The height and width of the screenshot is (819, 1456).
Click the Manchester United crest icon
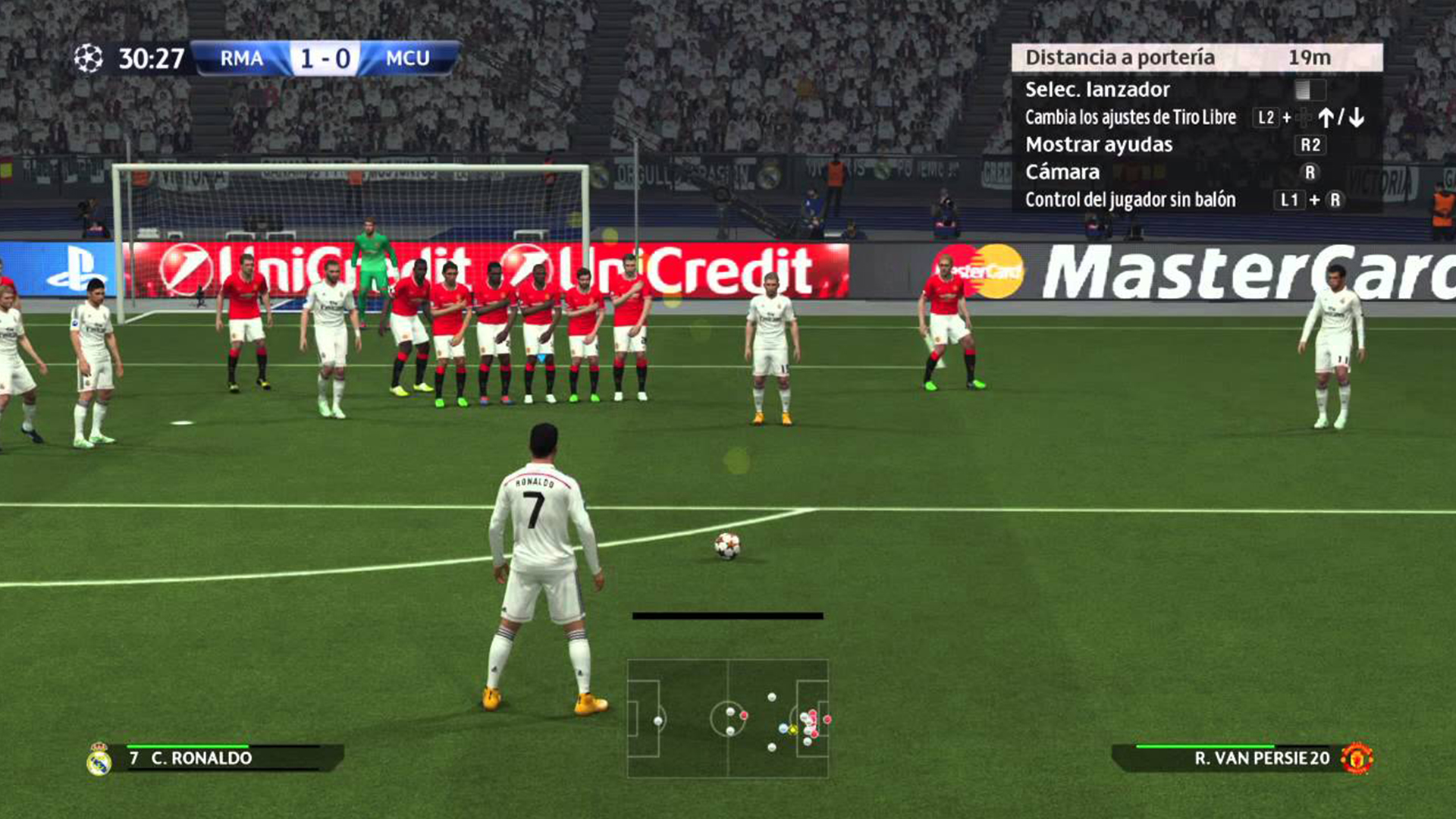point(1357,758)
